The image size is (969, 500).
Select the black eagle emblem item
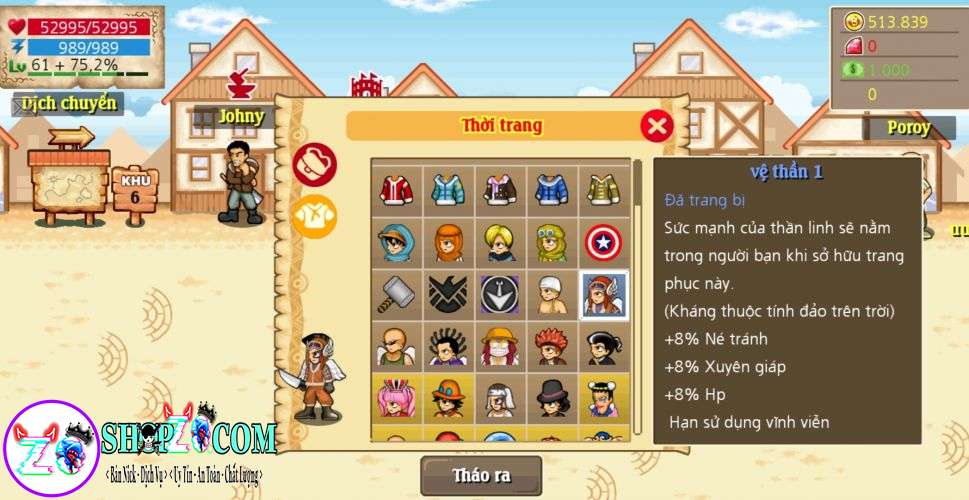[448, 294]
